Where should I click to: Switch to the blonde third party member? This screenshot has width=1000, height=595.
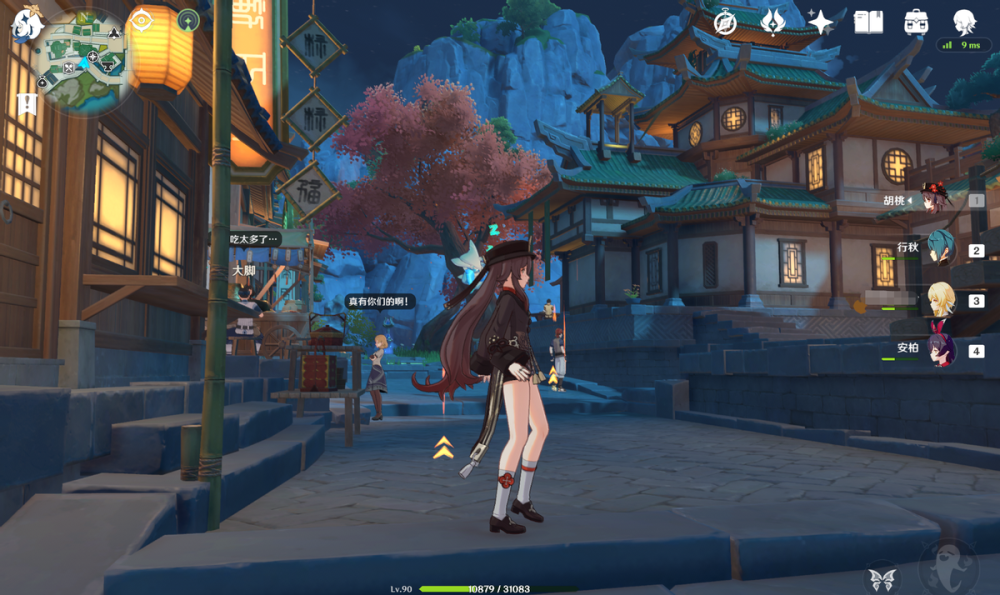click(x=940, y=300)
